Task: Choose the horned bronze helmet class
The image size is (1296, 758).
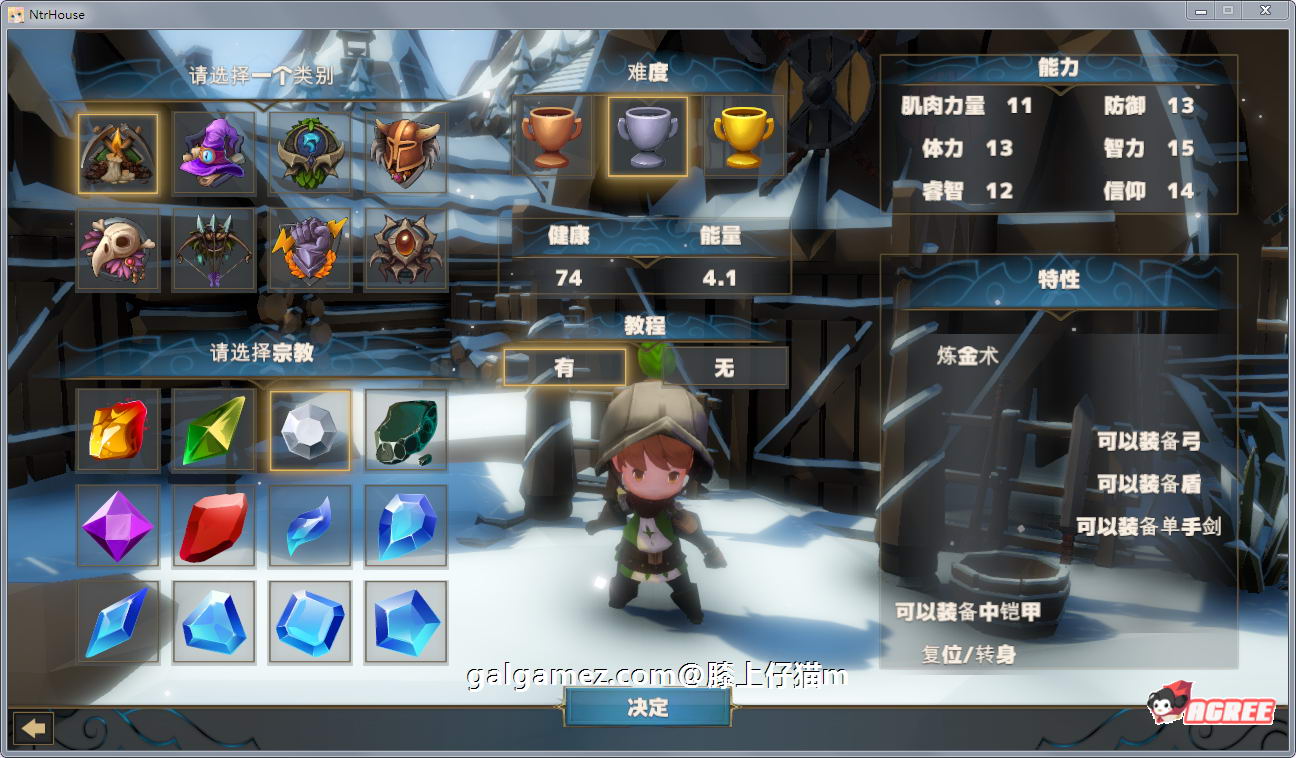Action: [405, 152]
